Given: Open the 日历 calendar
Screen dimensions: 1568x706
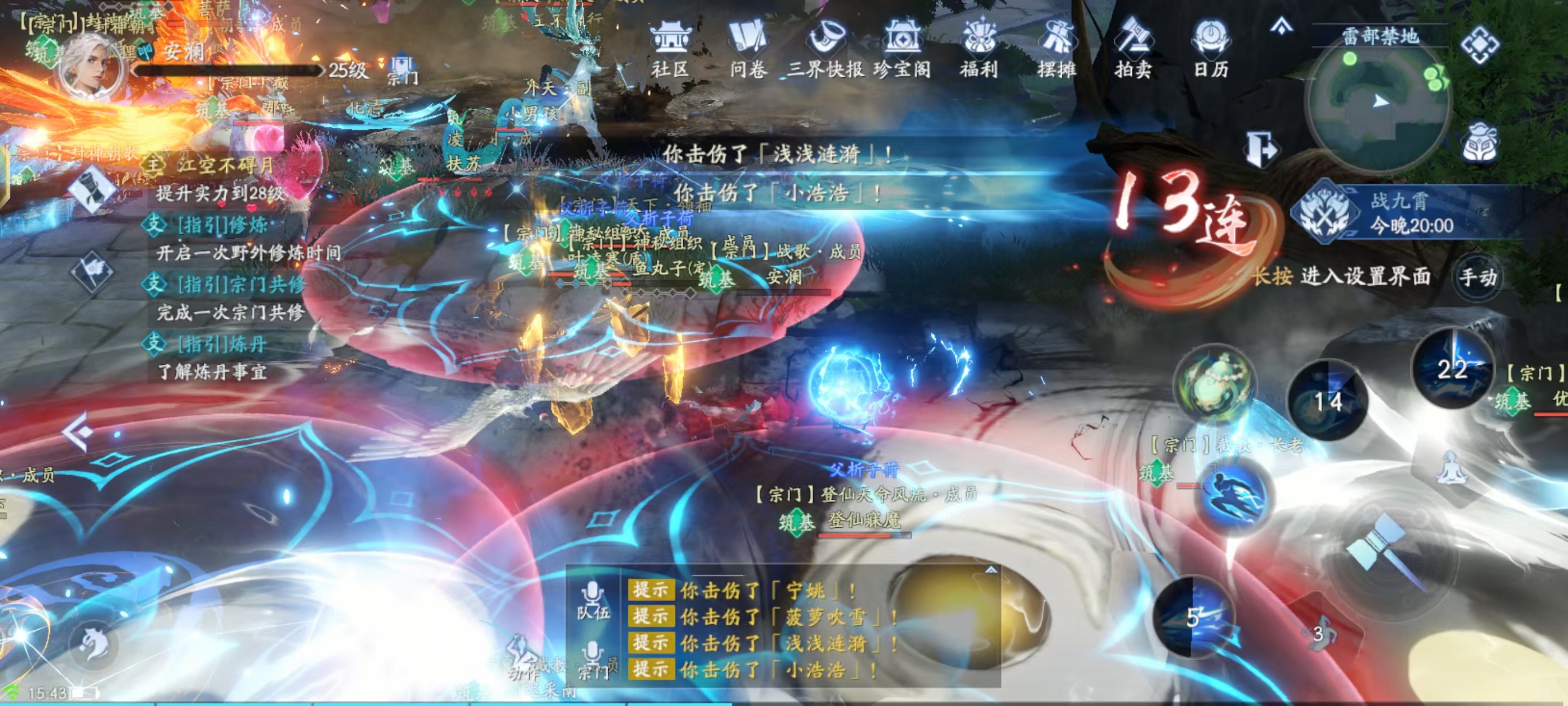Looking at the screenshot, I should [x=1211, y=48].
